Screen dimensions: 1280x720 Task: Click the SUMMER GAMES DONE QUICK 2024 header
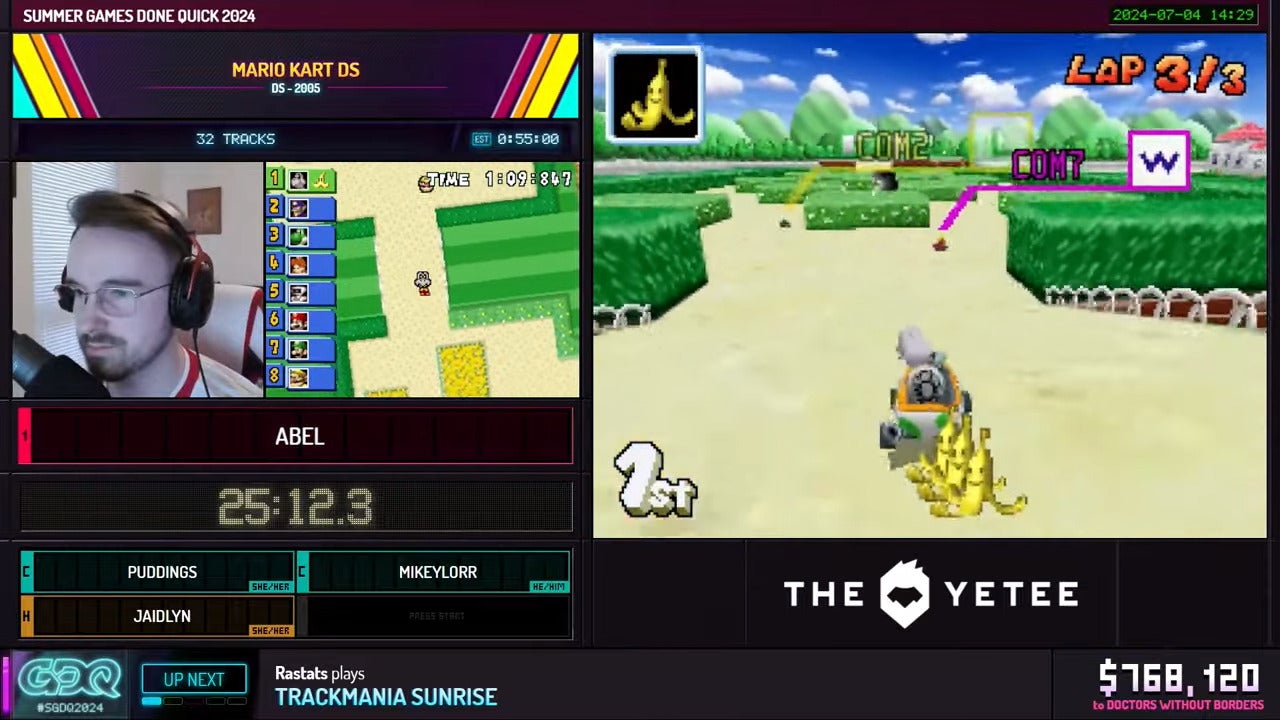tap(140, 15)
